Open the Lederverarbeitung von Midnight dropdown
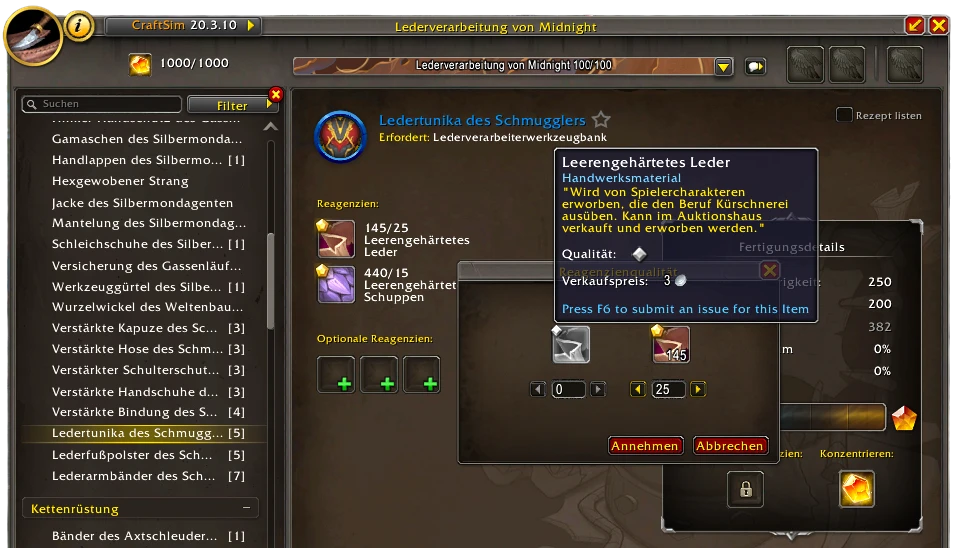Screen dimensions: 958x548 coord(724,66)
